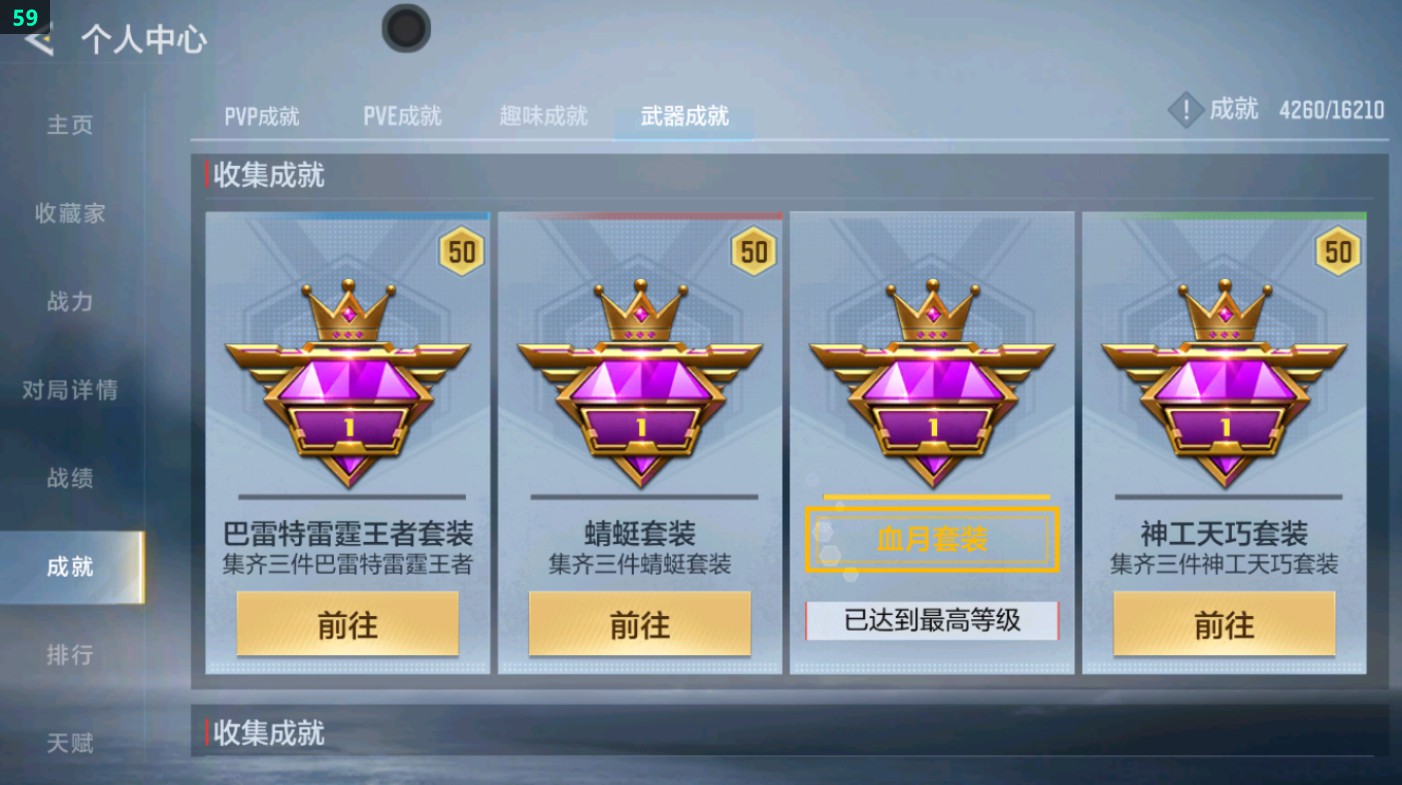This screenshot has height=785, width=1402.
Task: Tap the 已达到最高等级 label on 血月套装
Action: pos(932,621)
